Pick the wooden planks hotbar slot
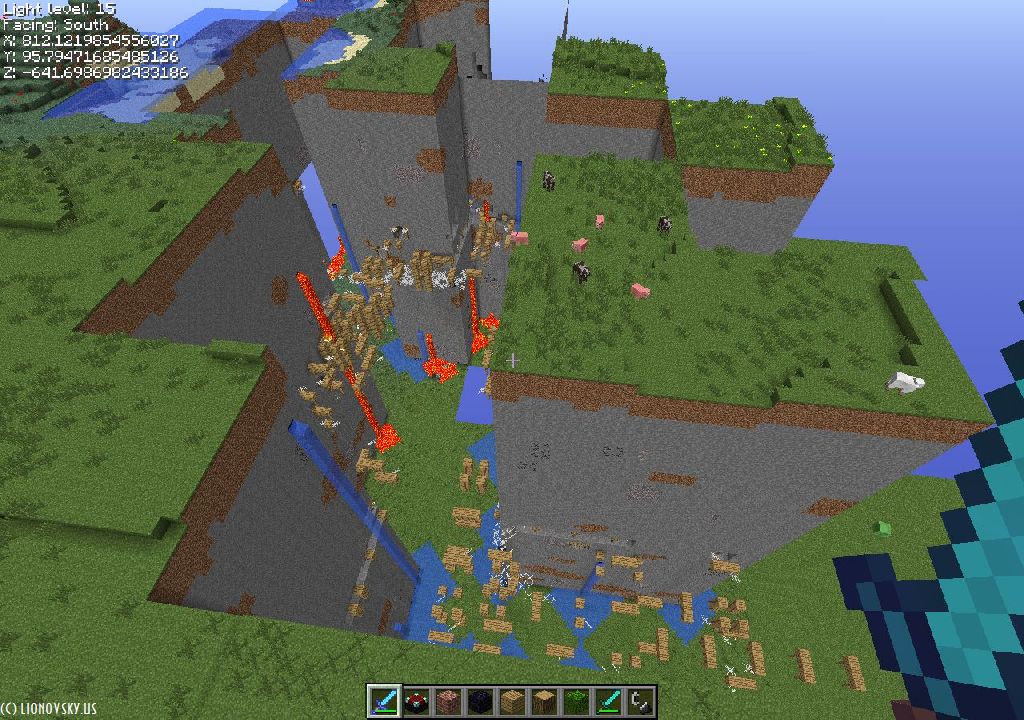 pos(512,700)
